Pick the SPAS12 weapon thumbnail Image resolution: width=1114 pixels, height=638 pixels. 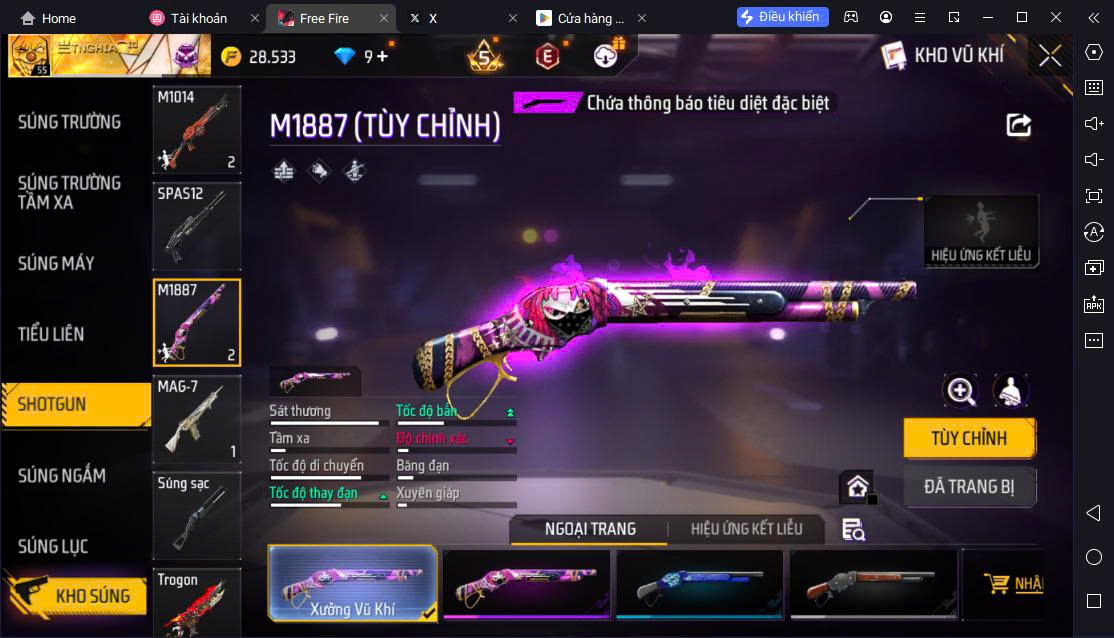(x=197, y=227)
